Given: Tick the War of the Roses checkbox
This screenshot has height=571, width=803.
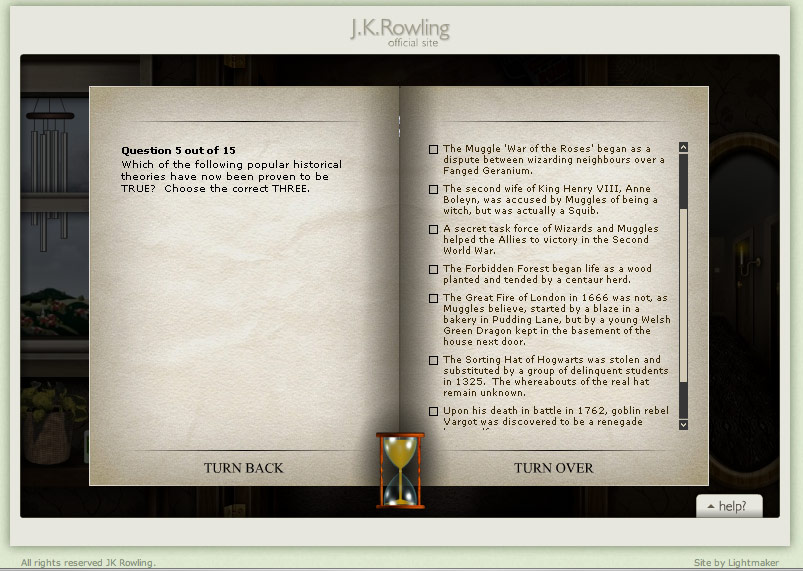Looking at the screenshot, I should pyautogui.click(x=433, y=149).
